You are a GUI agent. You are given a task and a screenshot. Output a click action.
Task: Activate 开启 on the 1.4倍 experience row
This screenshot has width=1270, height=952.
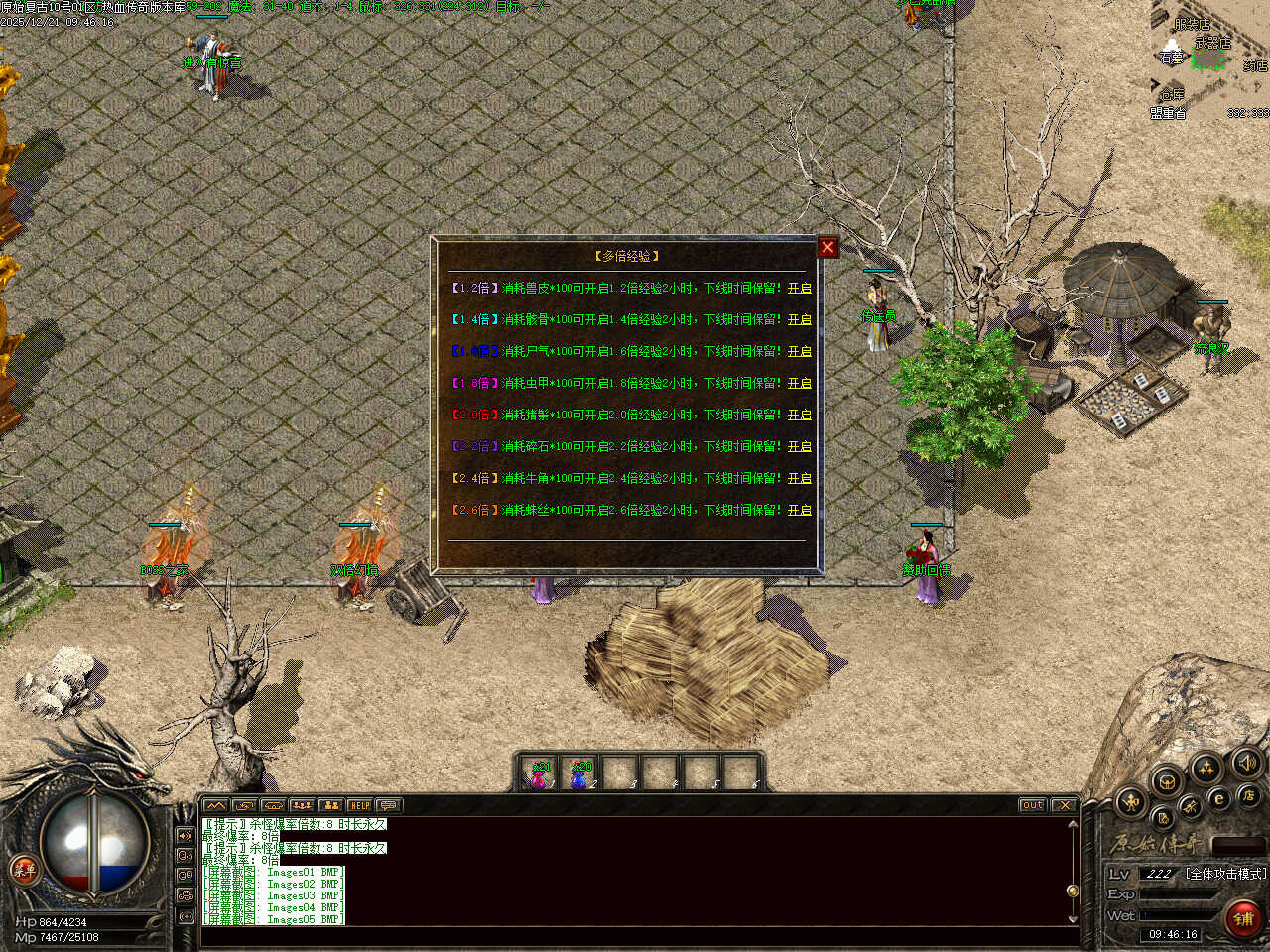[799, 319]
